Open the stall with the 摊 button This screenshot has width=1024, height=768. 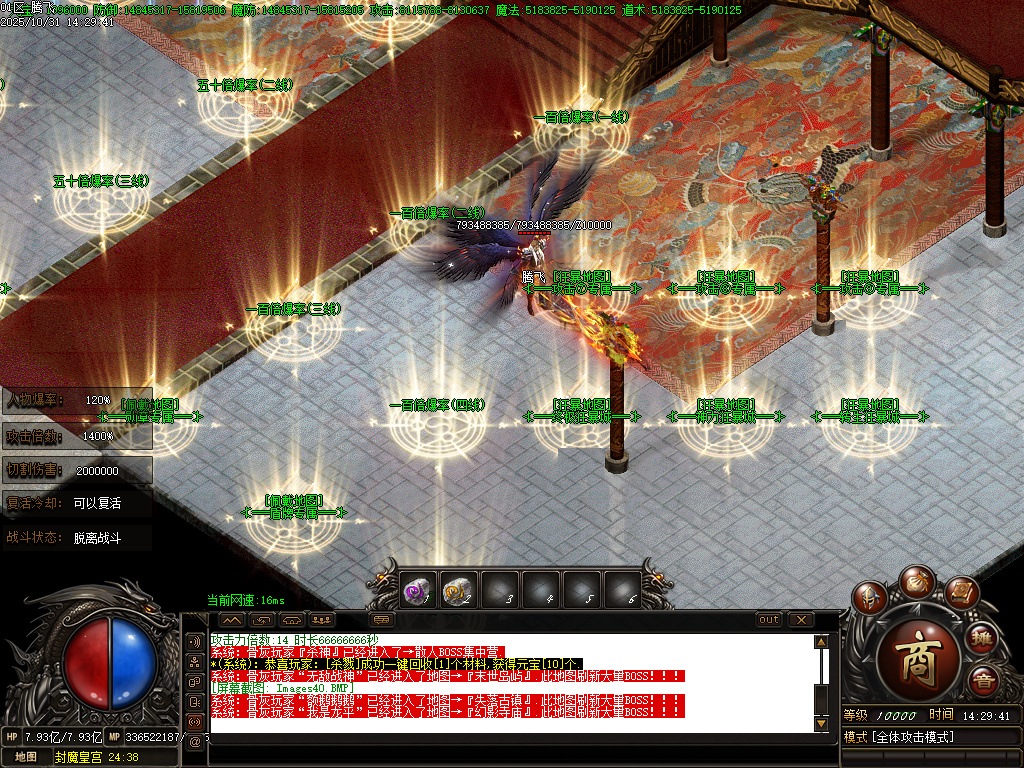pos(983,638)
